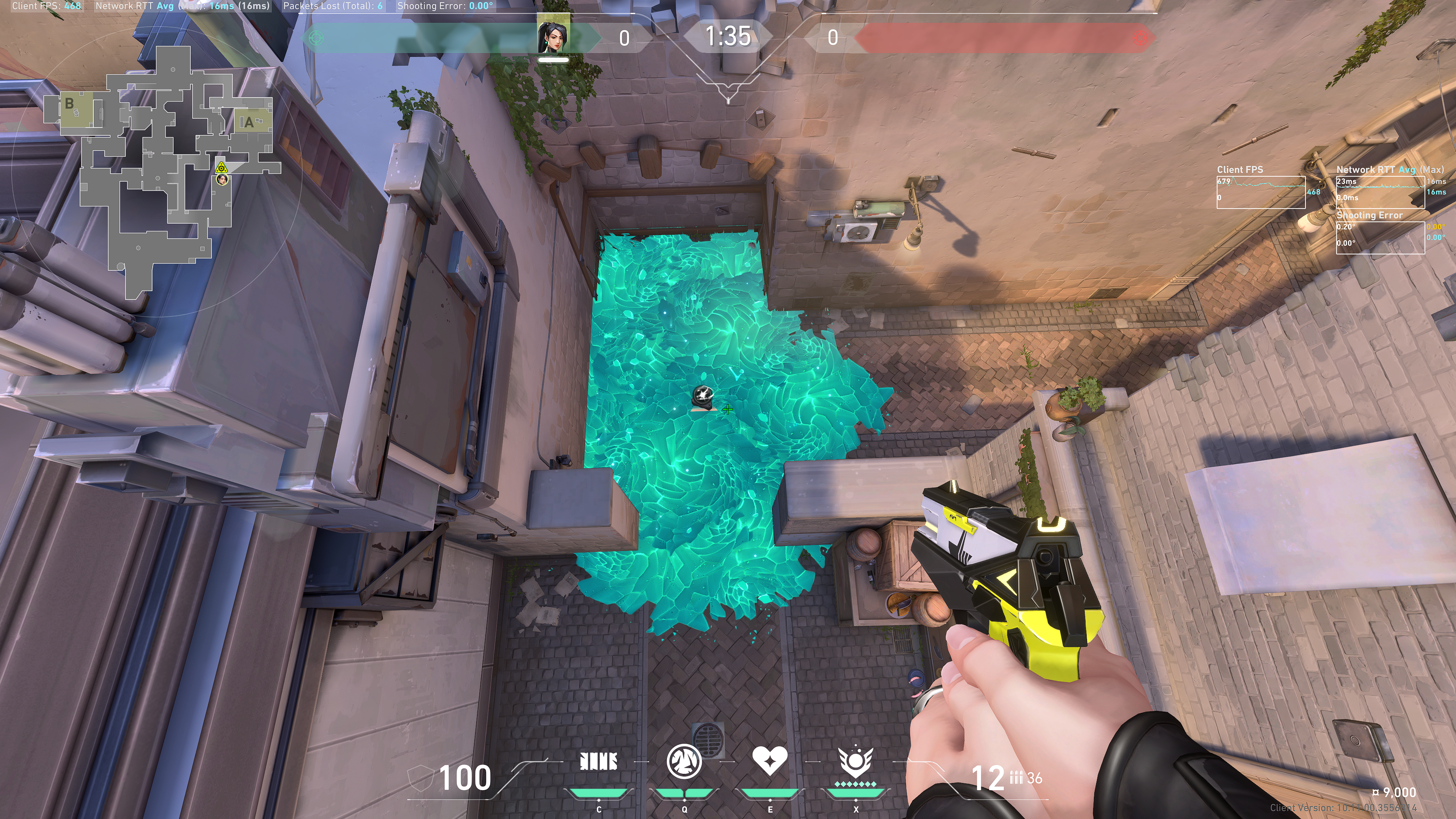Click the Network RTT performance graph
Screen dimensions: 1456x819
[1380, 192]
